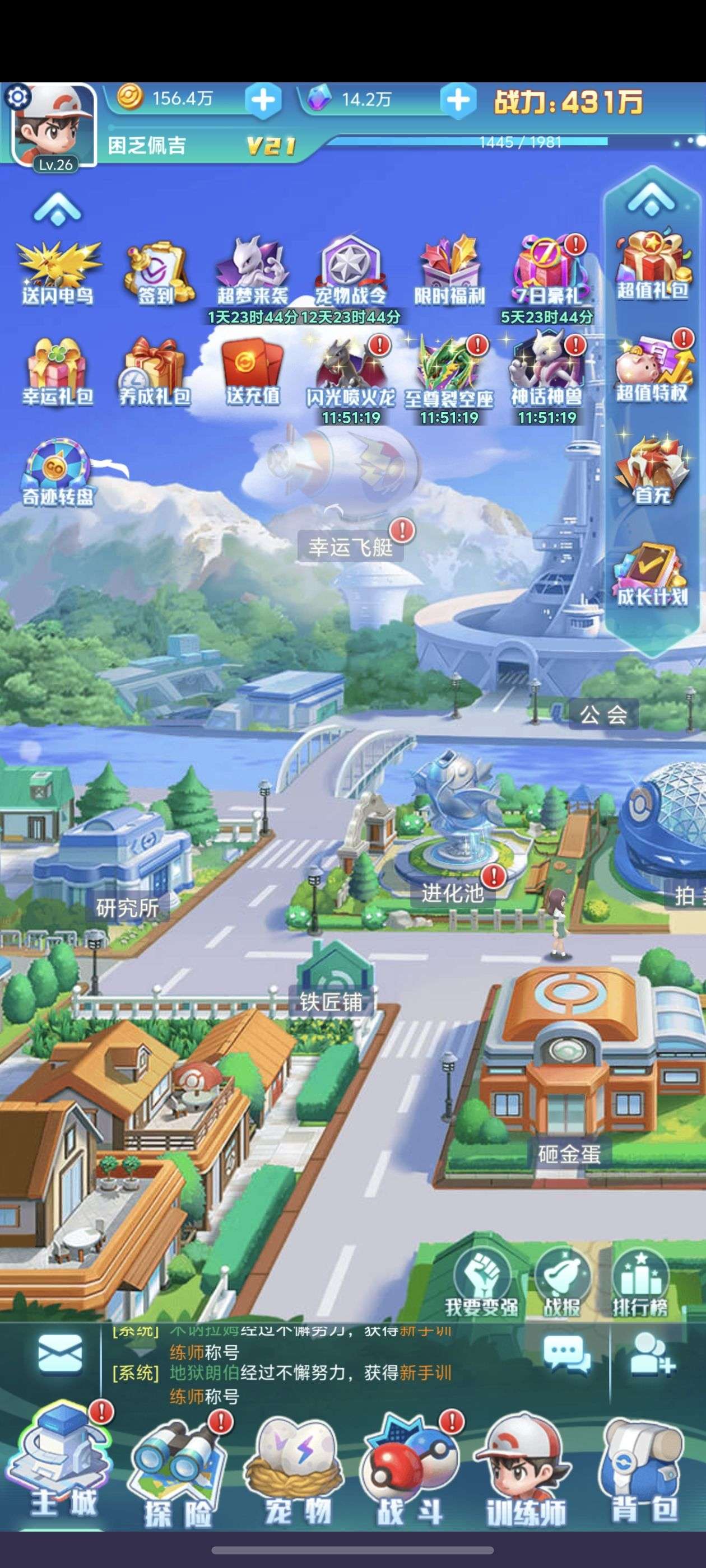Screen dimensions: 706x1568
Task: Add more gold coins with plus button
Action: 263,99
